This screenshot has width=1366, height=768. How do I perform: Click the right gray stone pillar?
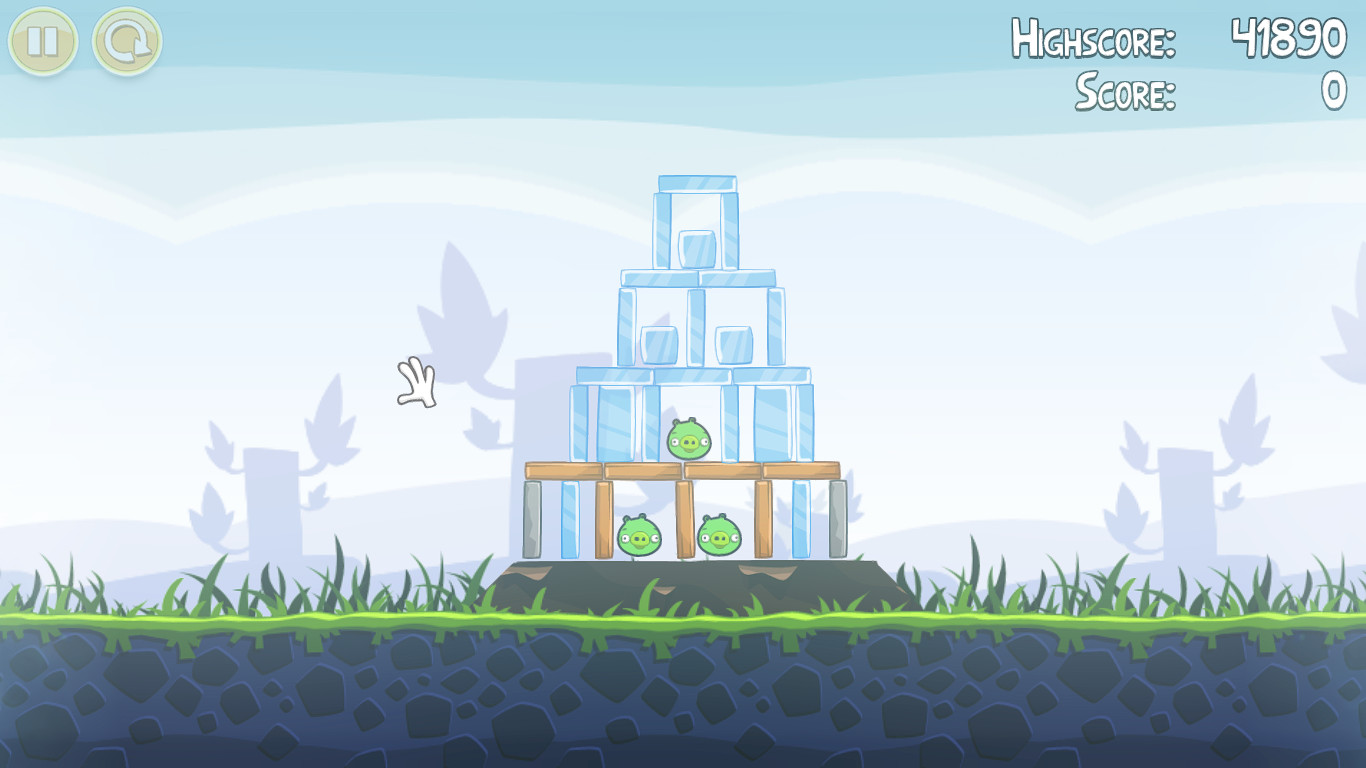tap(840, 518)
